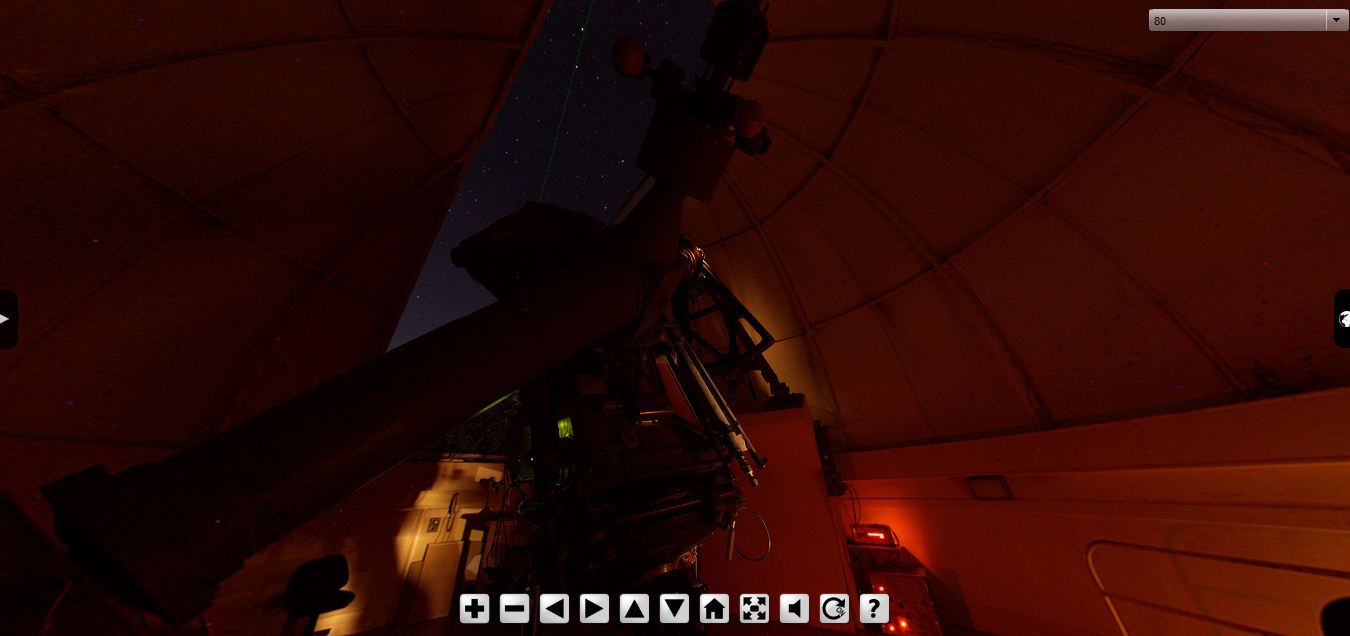Viewport: 1350px width, 636px height.
Task: Open help with the question mark button
Action: [874, 608]
